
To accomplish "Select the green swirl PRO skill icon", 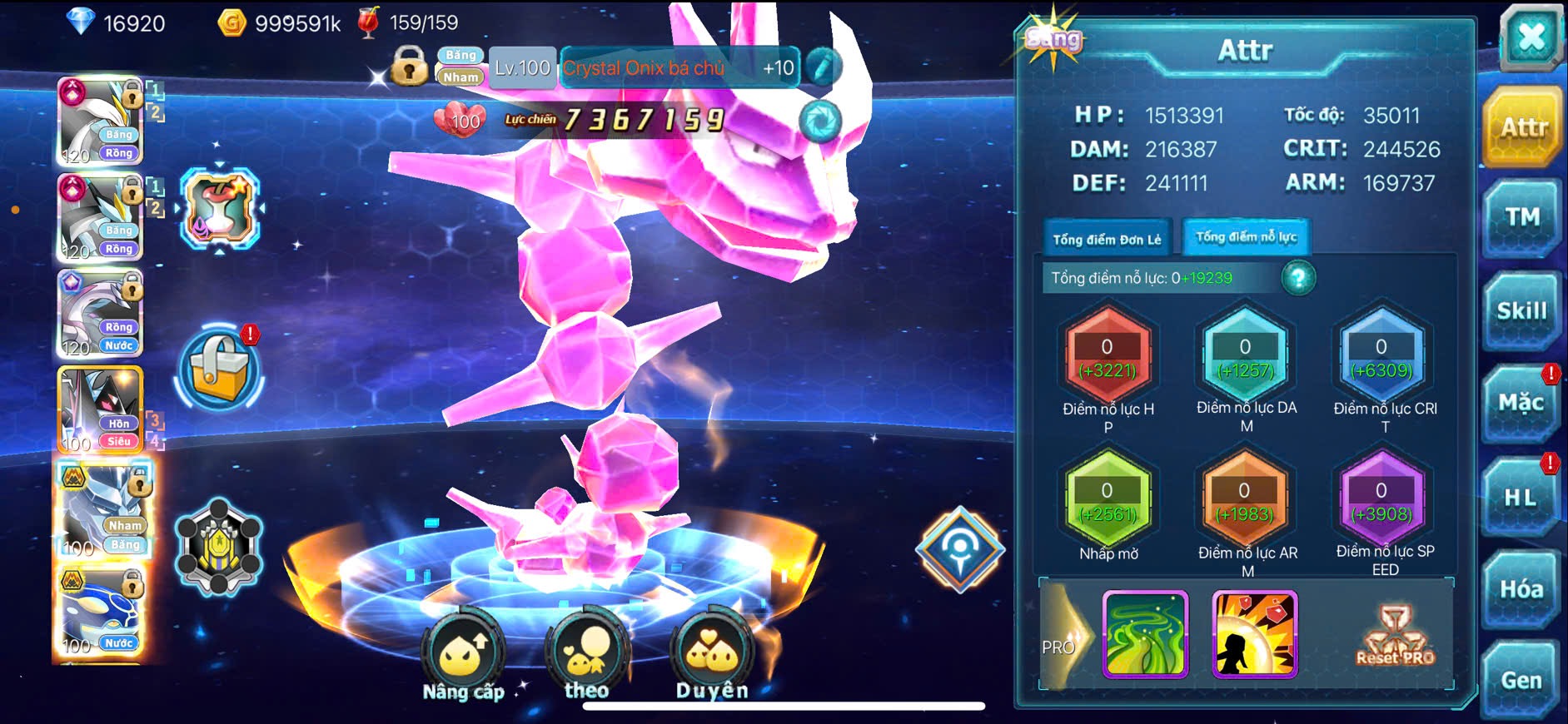I will [1145, 633].
